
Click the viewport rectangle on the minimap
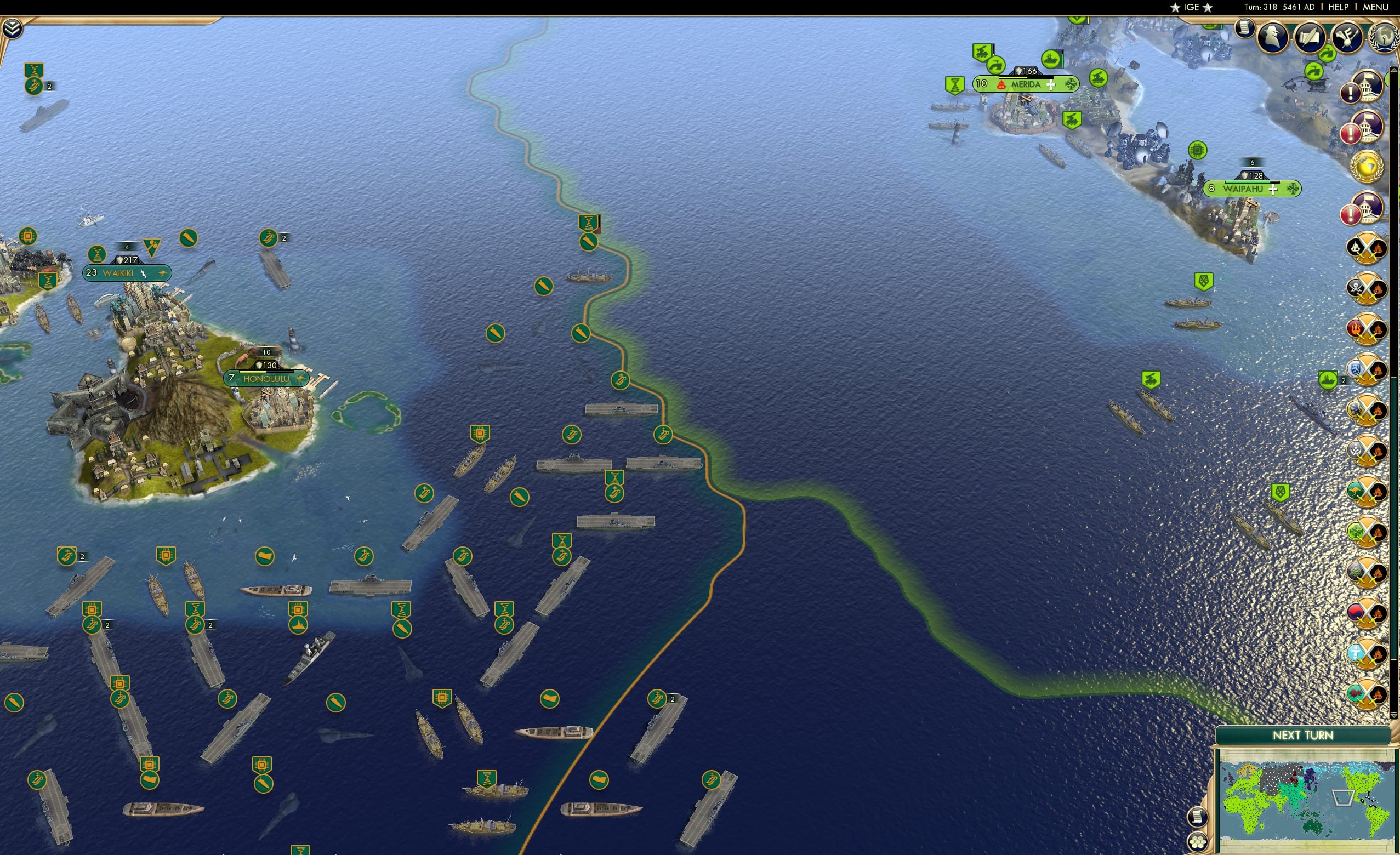(x=1342, y=799)
